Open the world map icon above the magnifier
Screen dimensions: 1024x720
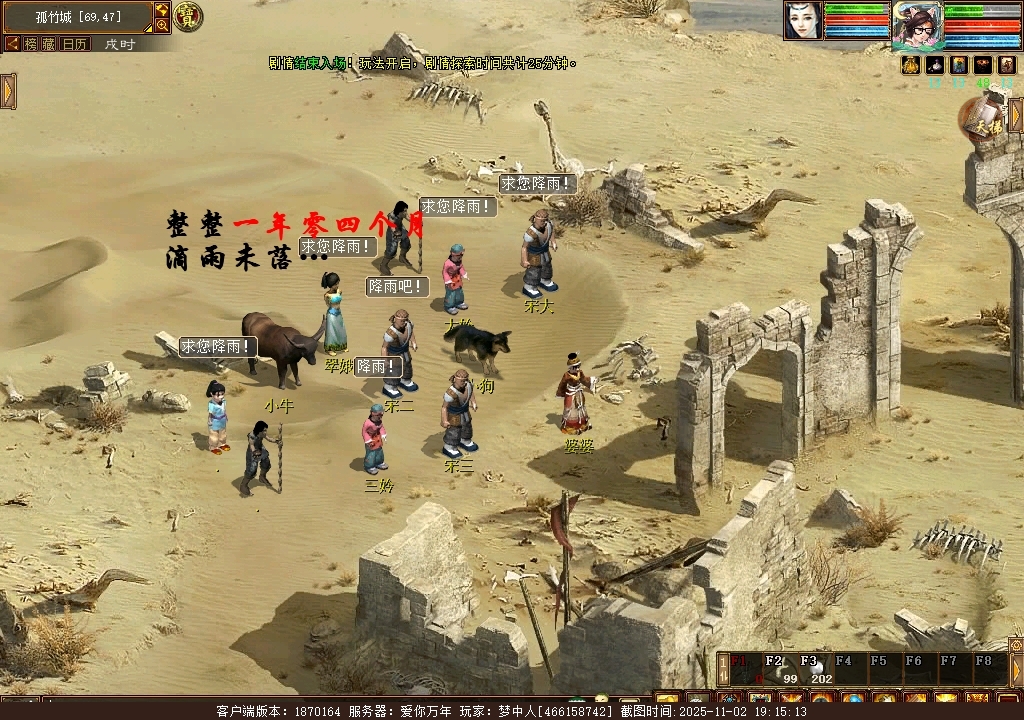click(162, 10)
